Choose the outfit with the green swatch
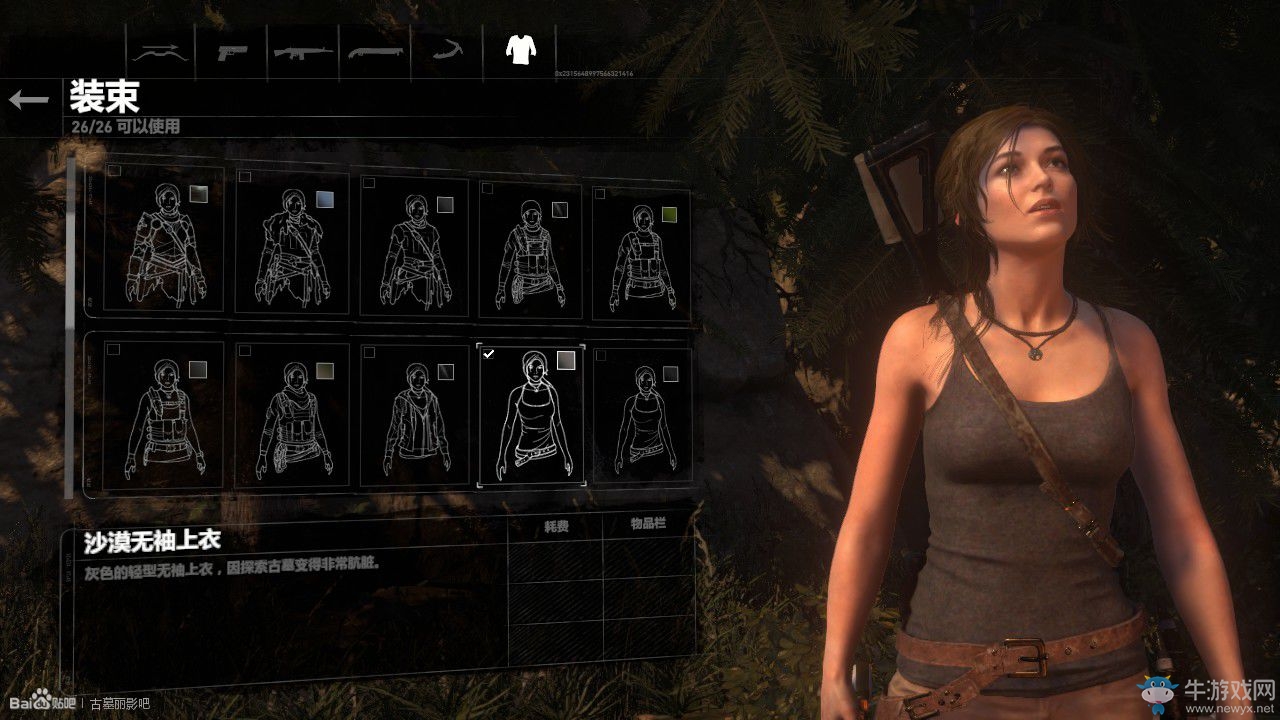Screen dimensions: 1280x720 tap(641, 250)
